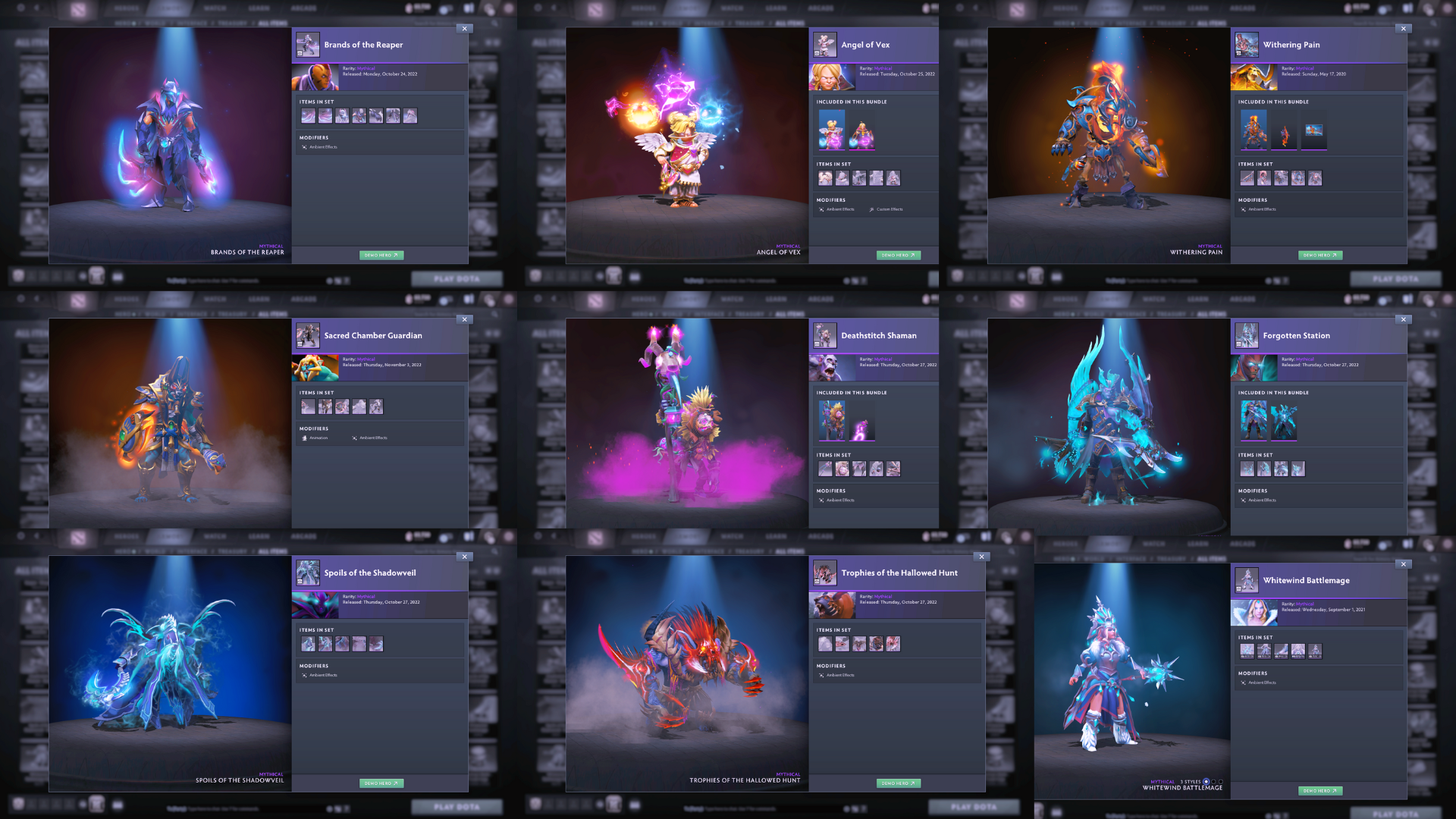The width and height of the screenshot is (1456, 819).
Task: Click the Ambient Effects modifier icon under Brands of the Reaper
Action: click(x=304, y=146)
